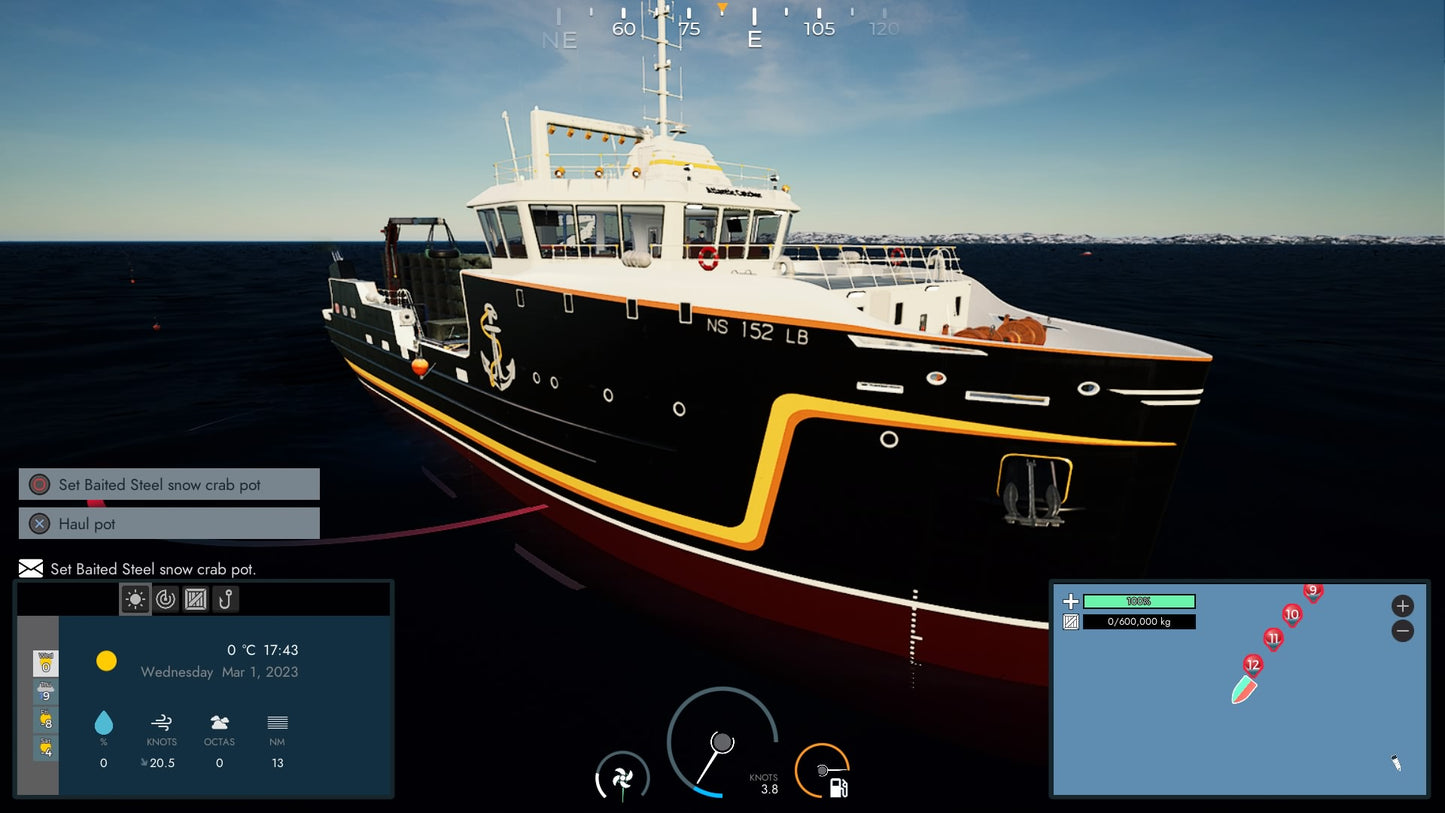Image resolution: width=1445 pixels, height=813 pixels.
Task: Click the propeller engine icon at the bottom
Action: pyautogui.click(x=623, y=781)
